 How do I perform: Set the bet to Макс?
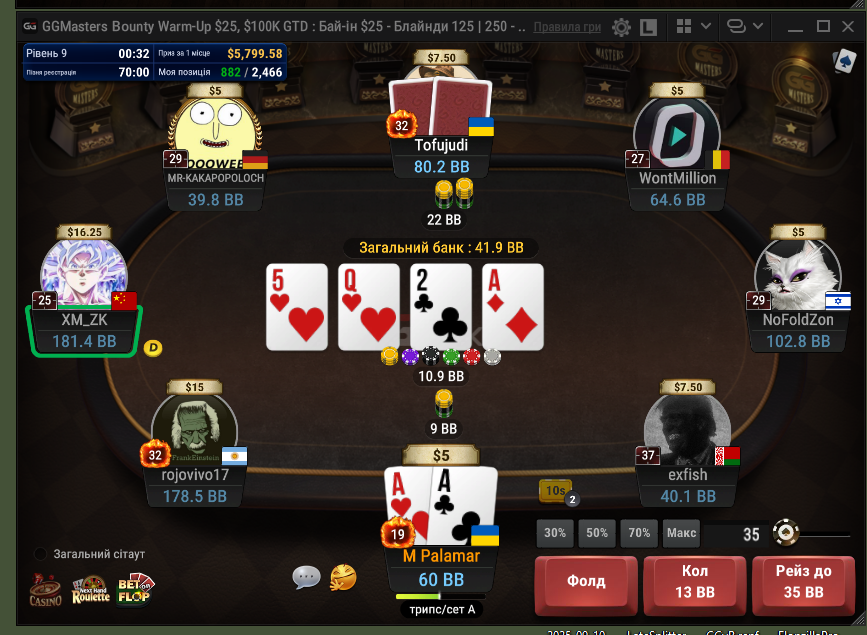click(x=681, y=533)
